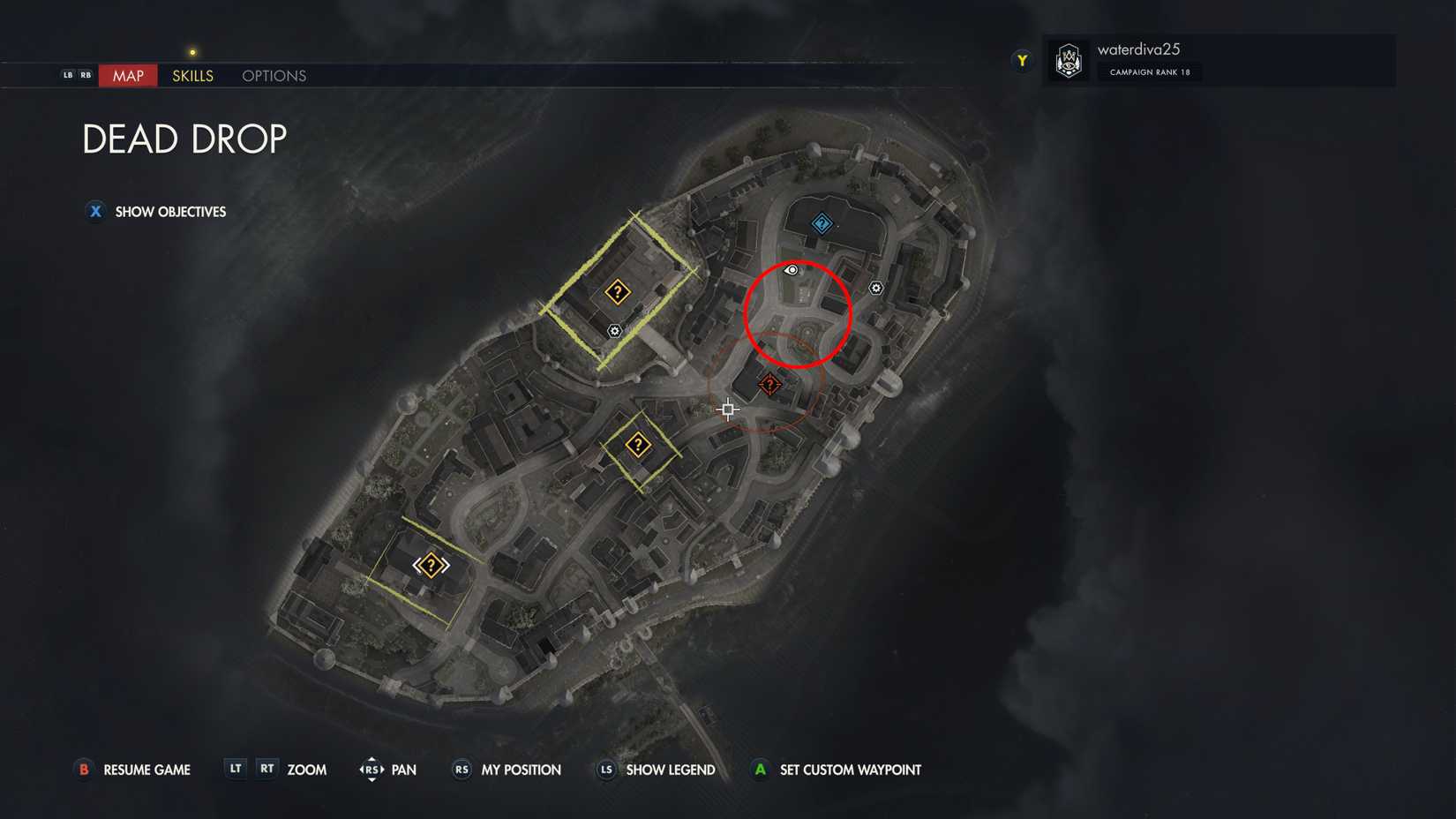Select the MAP tab
This screenshot has height=819, width=1456.
tap(127, 76)
